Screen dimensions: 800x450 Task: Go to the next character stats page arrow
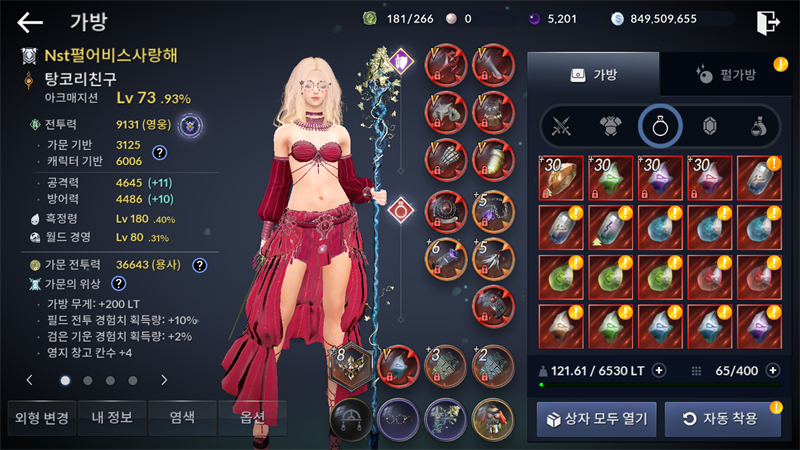click(164, 380)
